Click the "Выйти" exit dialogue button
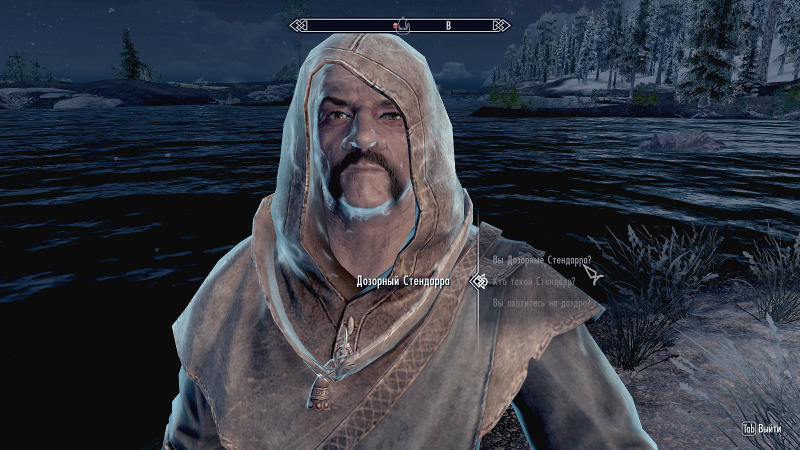This screenshot has height=450, width=800. pyautogui.click(x=766, y=428)
